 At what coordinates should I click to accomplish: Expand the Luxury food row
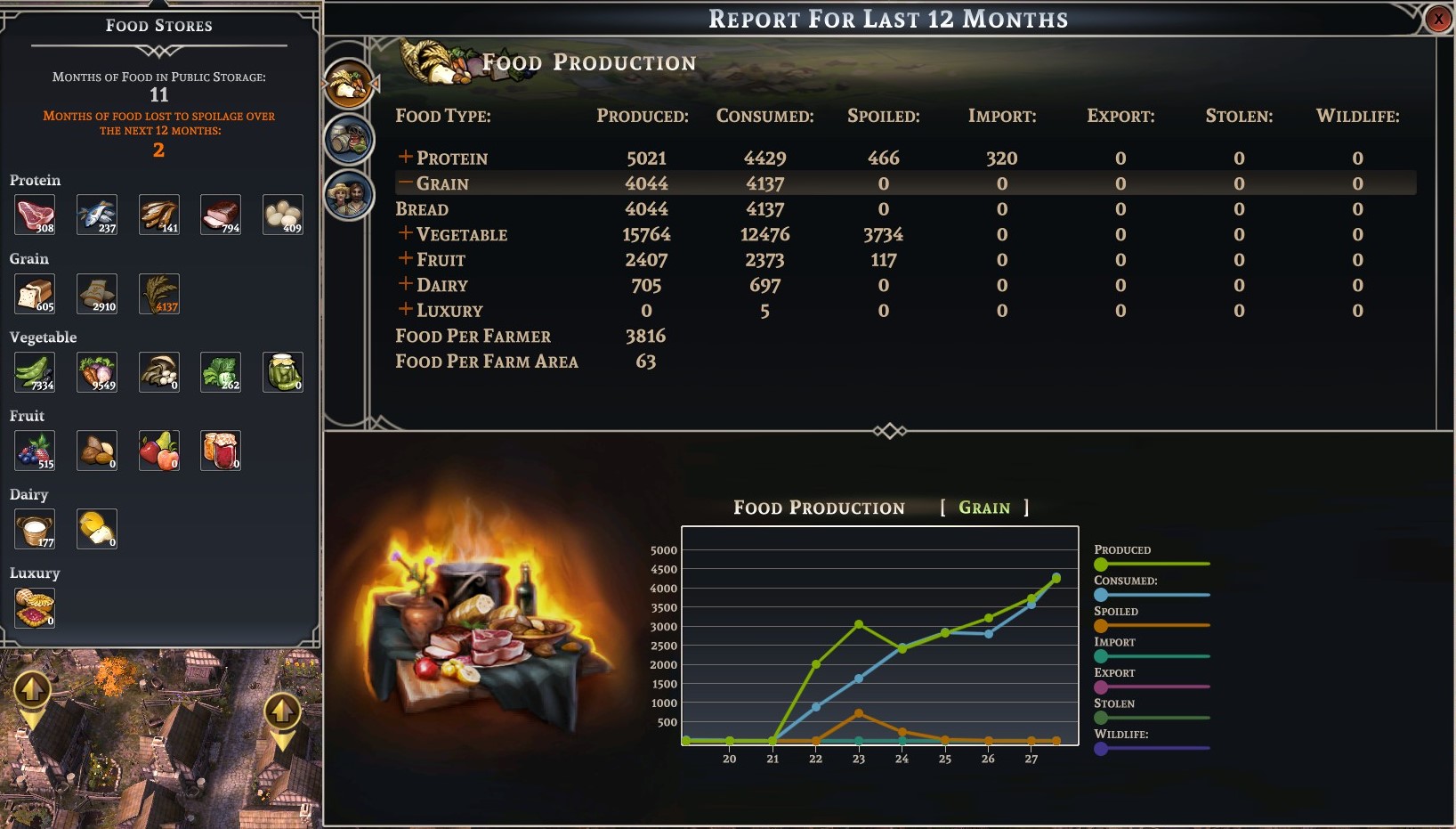(x=405, y=310)
